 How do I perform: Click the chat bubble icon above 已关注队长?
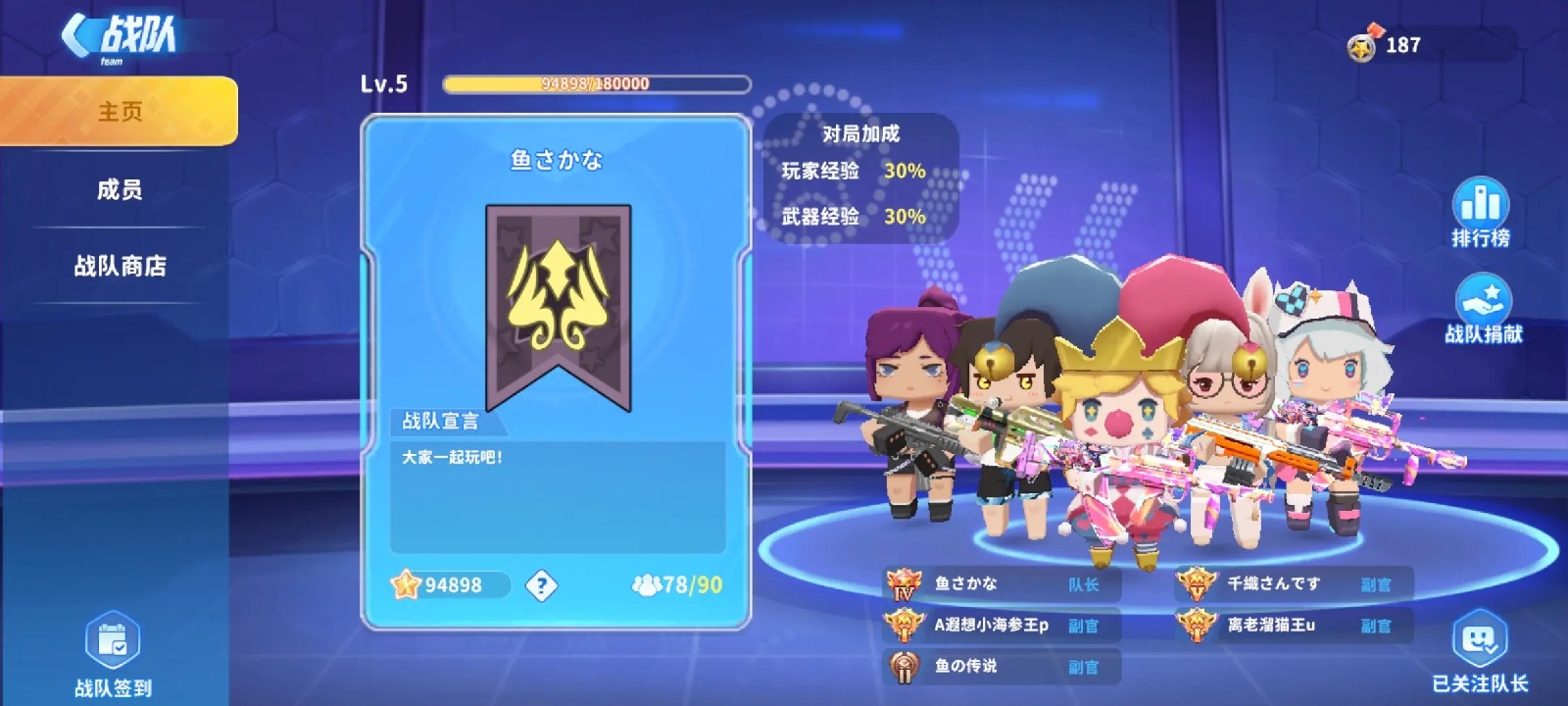1482,642
